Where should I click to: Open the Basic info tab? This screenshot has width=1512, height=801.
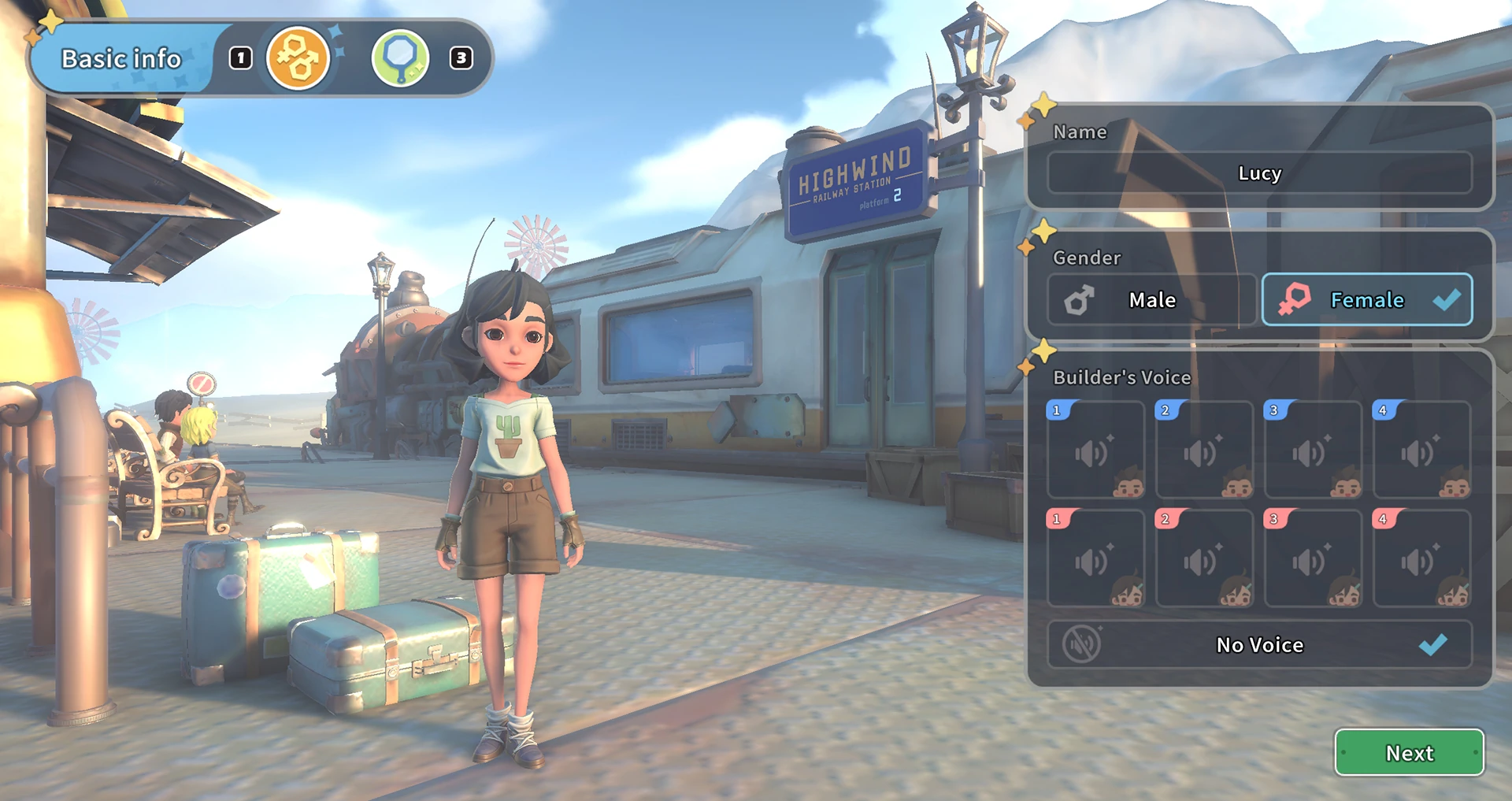click(x=121, y=59)
